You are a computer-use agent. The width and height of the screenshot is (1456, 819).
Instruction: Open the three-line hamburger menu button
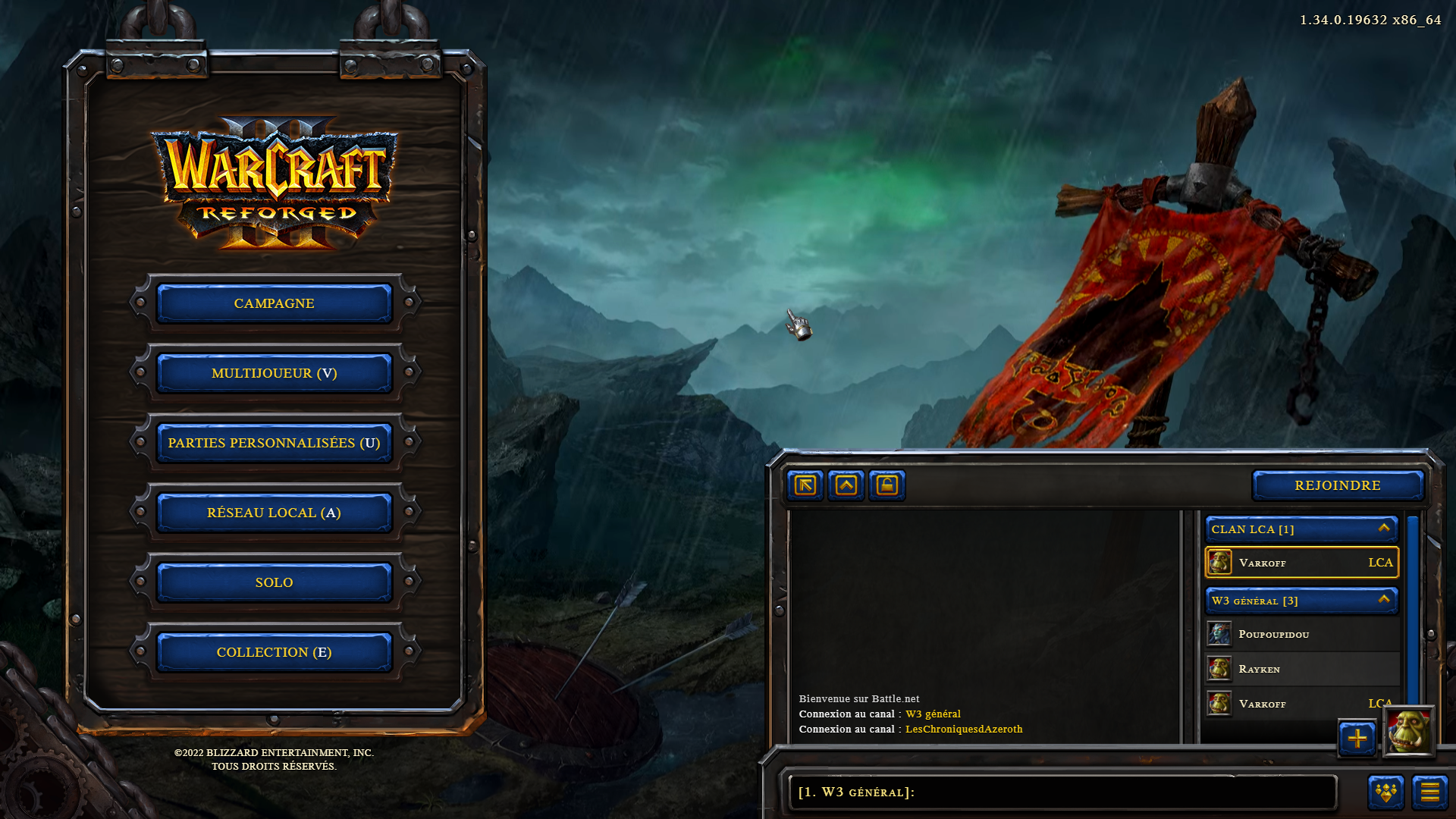1429,792
